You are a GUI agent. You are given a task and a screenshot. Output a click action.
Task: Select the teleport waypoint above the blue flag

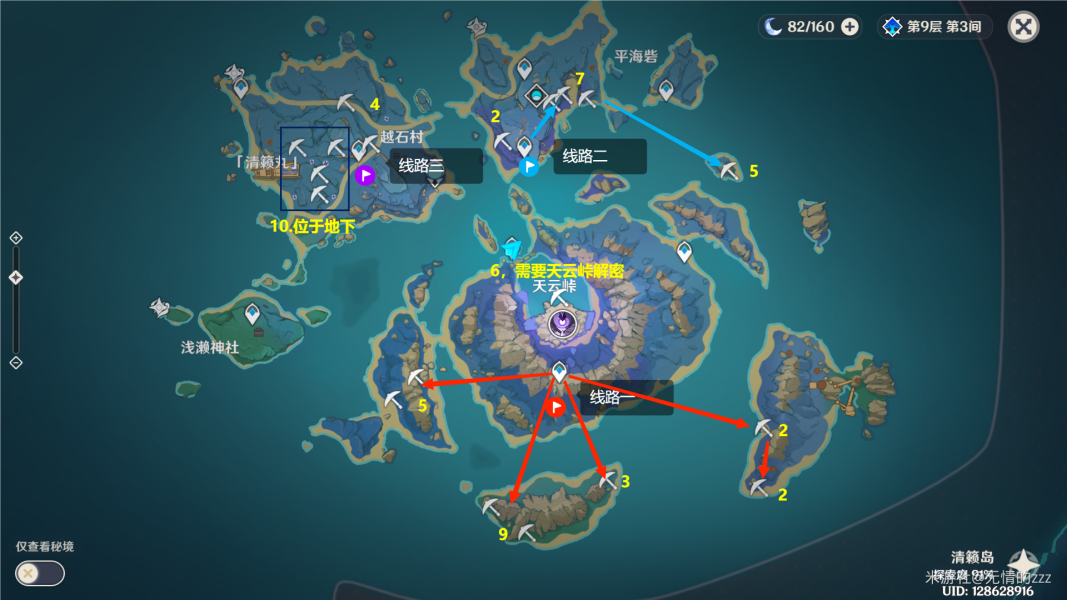525,146
